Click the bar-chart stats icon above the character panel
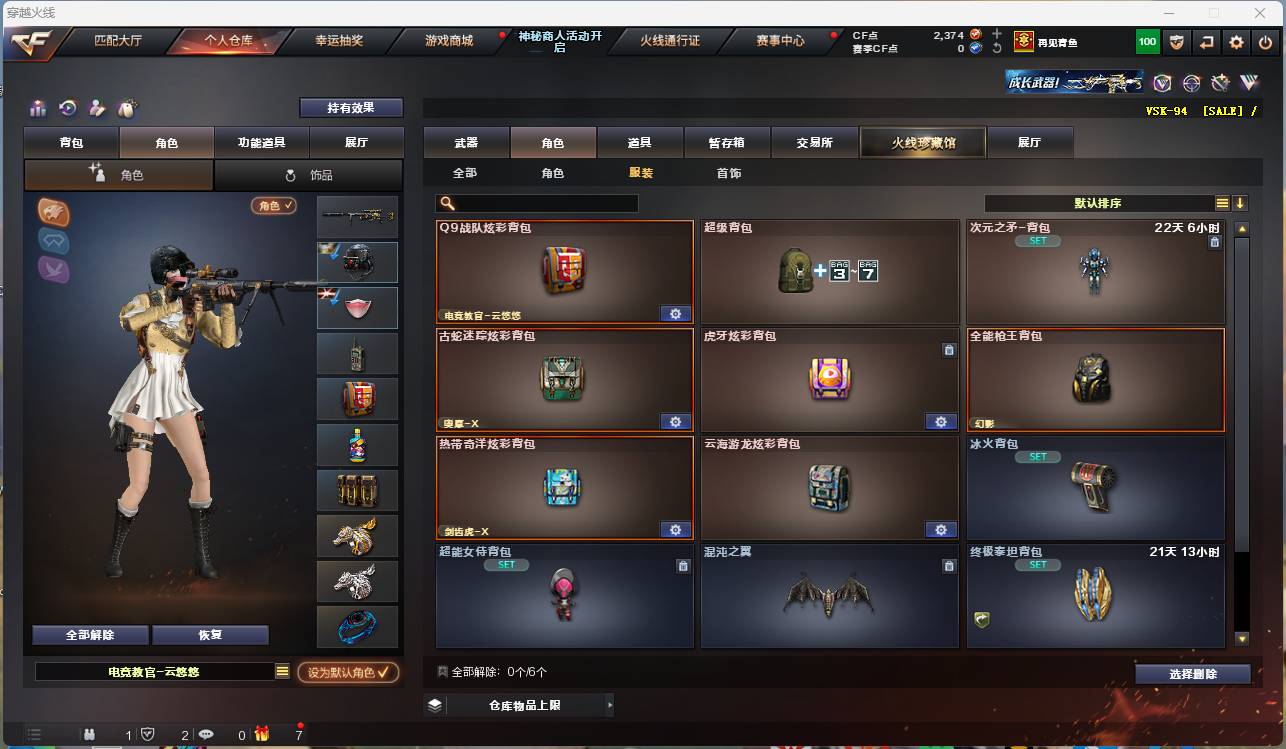Viewport: 1286px width, 749px height. [x=38, y=108]
